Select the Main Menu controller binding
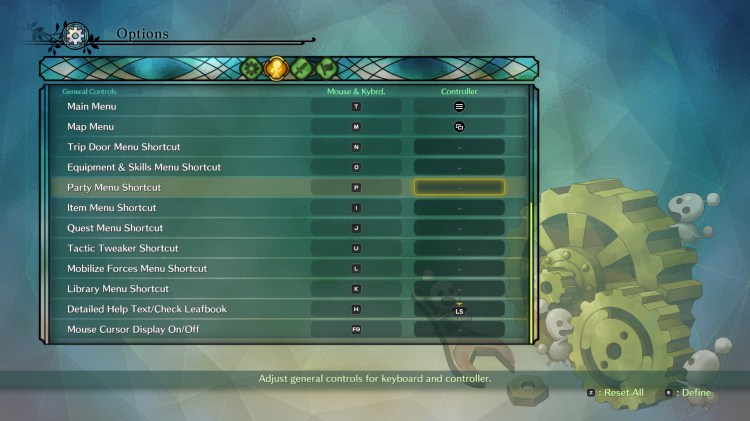Screen dimensions: 750x421 tap(459, 106)
